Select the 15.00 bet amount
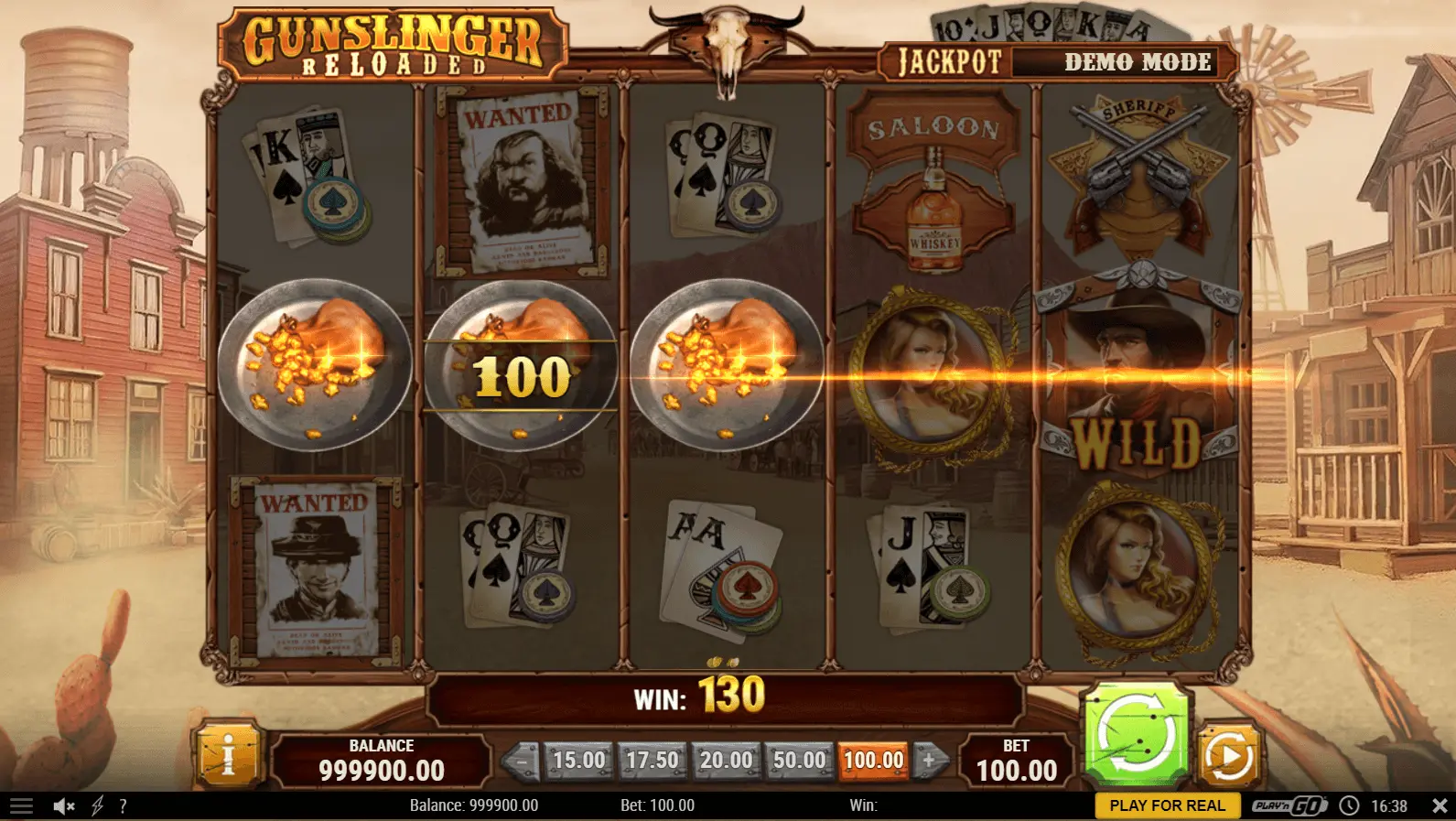This screenshot has height=821, width=1456. tap(578, 760)
